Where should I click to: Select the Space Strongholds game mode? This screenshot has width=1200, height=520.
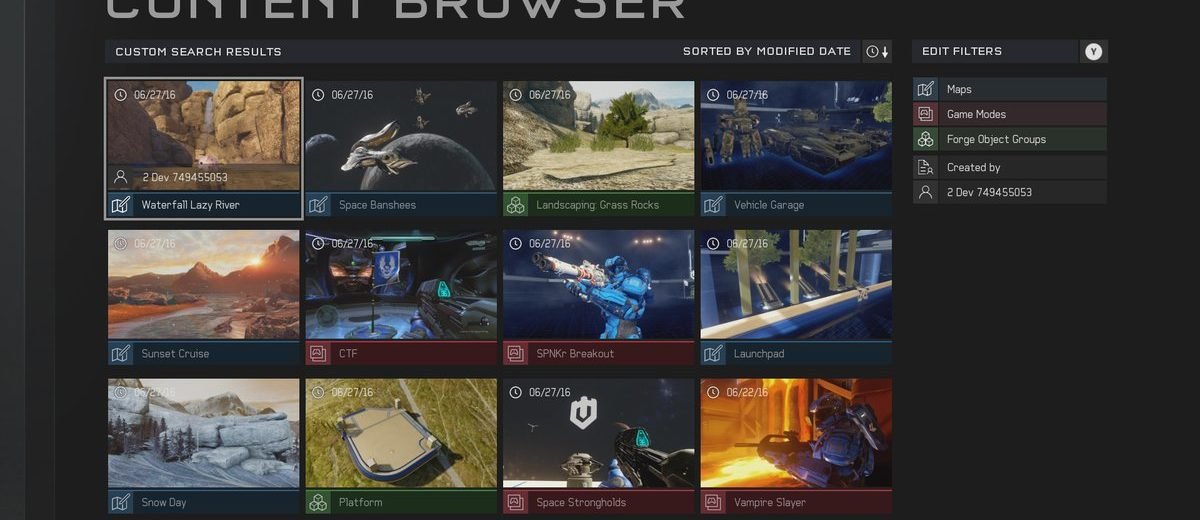(598, 445)
